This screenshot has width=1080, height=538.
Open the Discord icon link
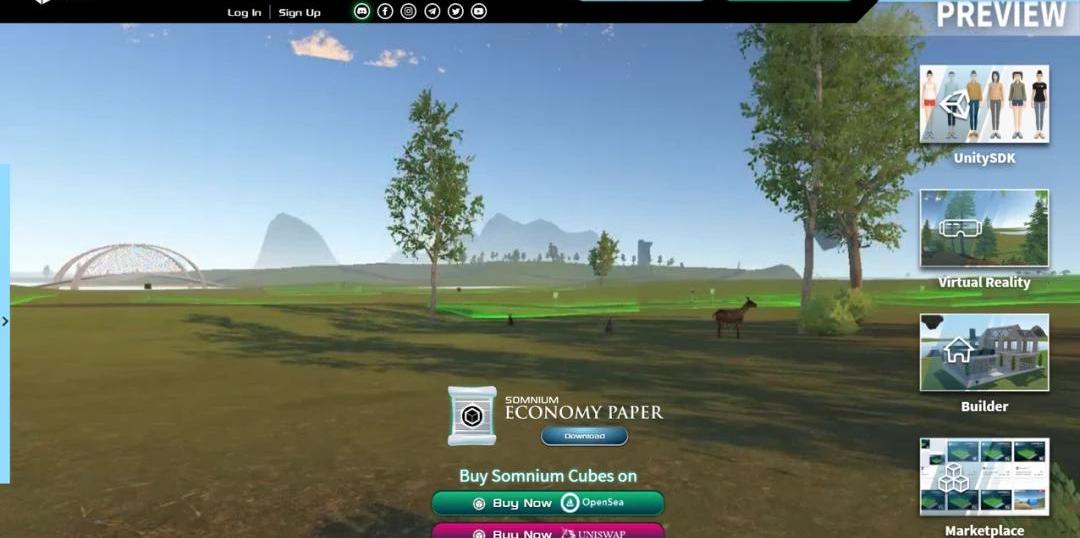click(x=362, y=11)
